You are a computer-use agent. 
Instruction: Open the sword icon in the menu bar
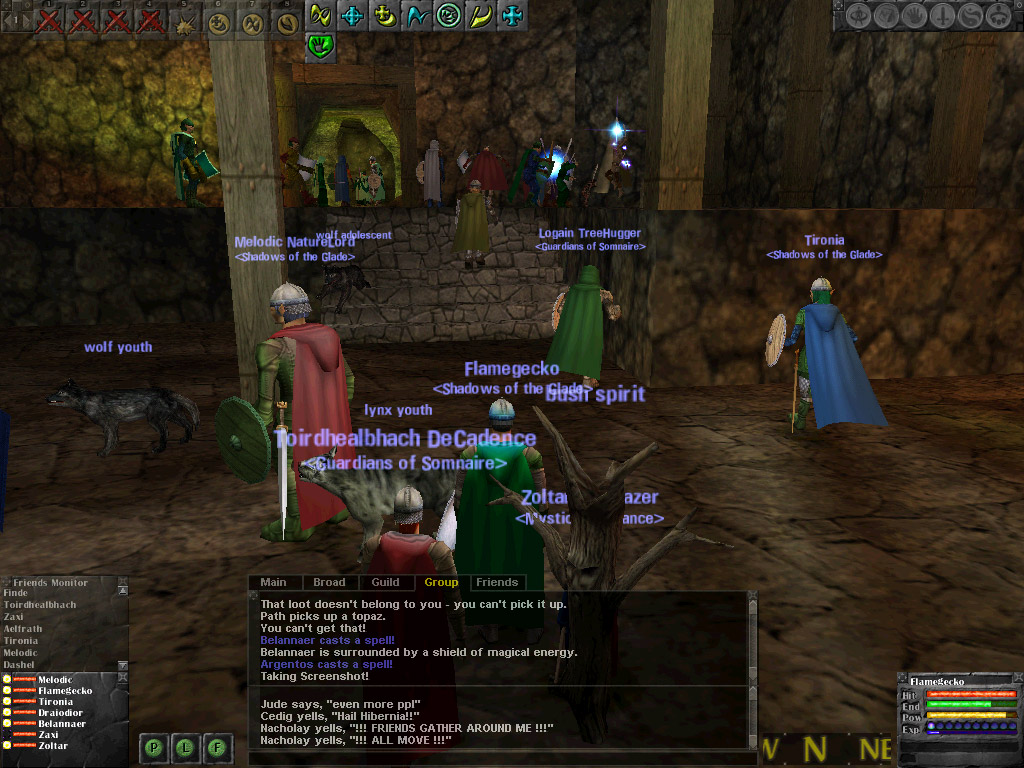[x=942, y=16]
